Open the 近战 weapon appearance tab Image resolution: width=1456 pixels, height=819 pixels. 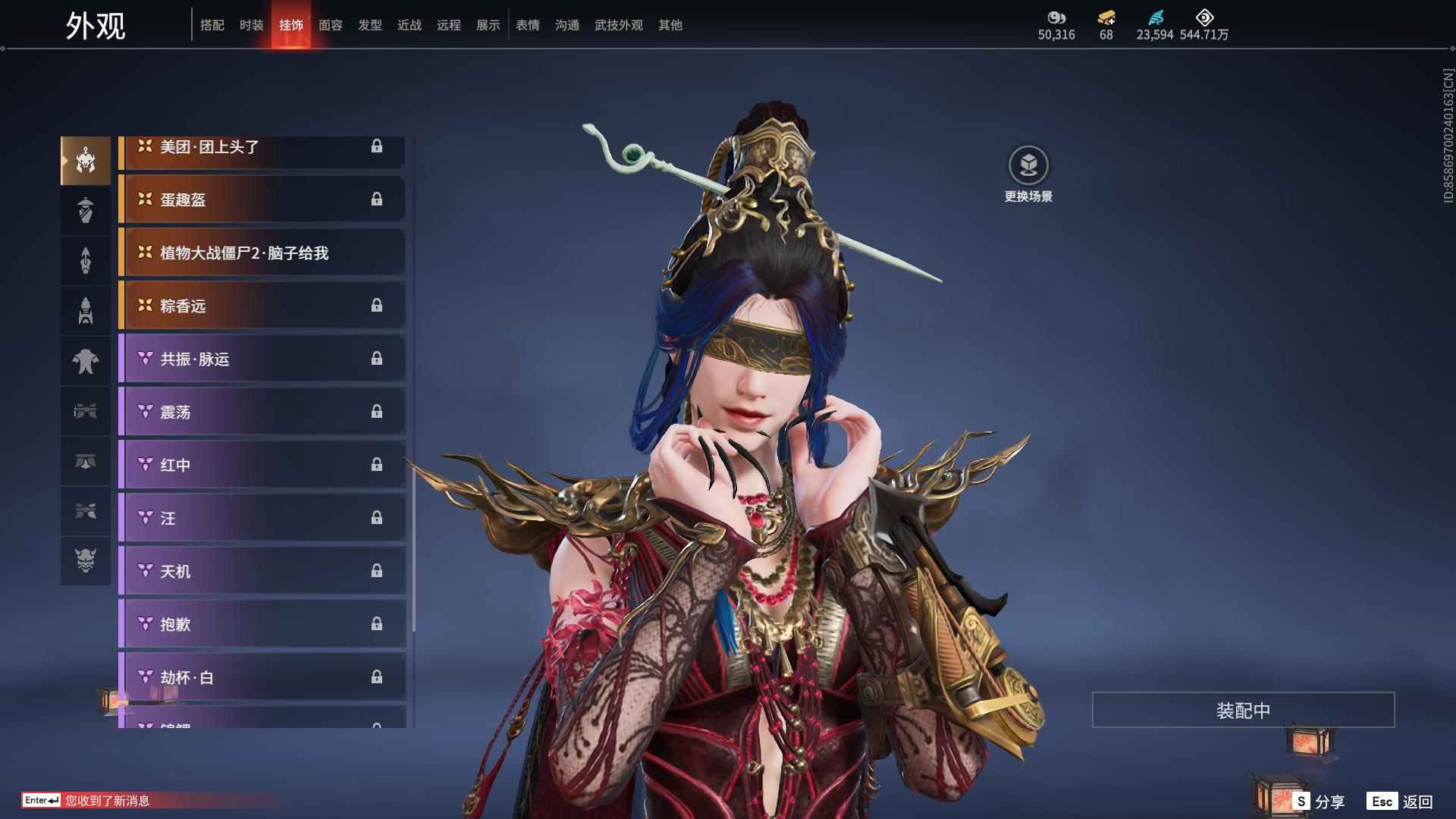[x=409, y=25]
